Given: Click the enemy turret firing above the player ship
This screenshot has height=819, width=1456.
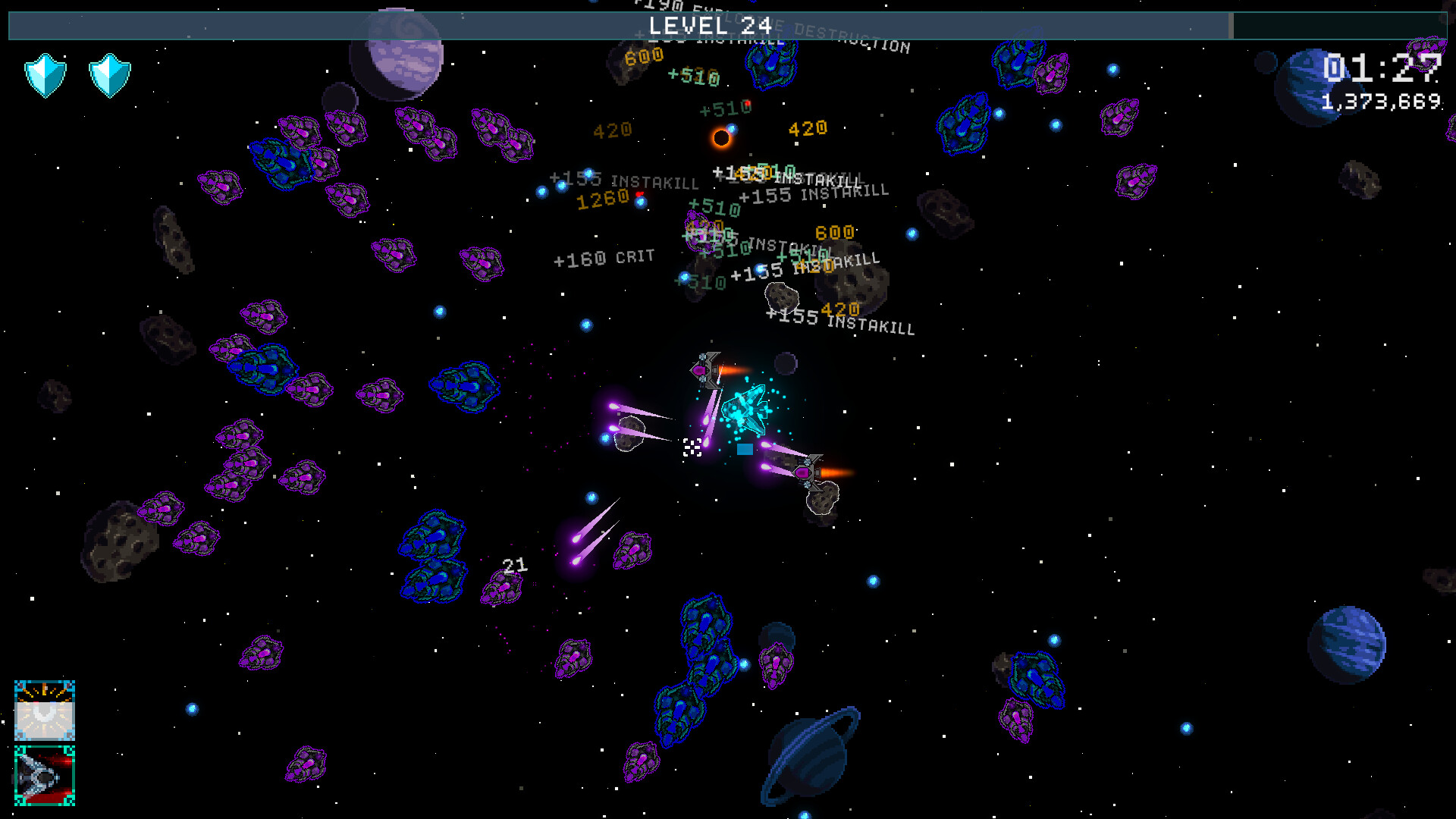Looking at the screenshot, I should [x=707, y=369].
